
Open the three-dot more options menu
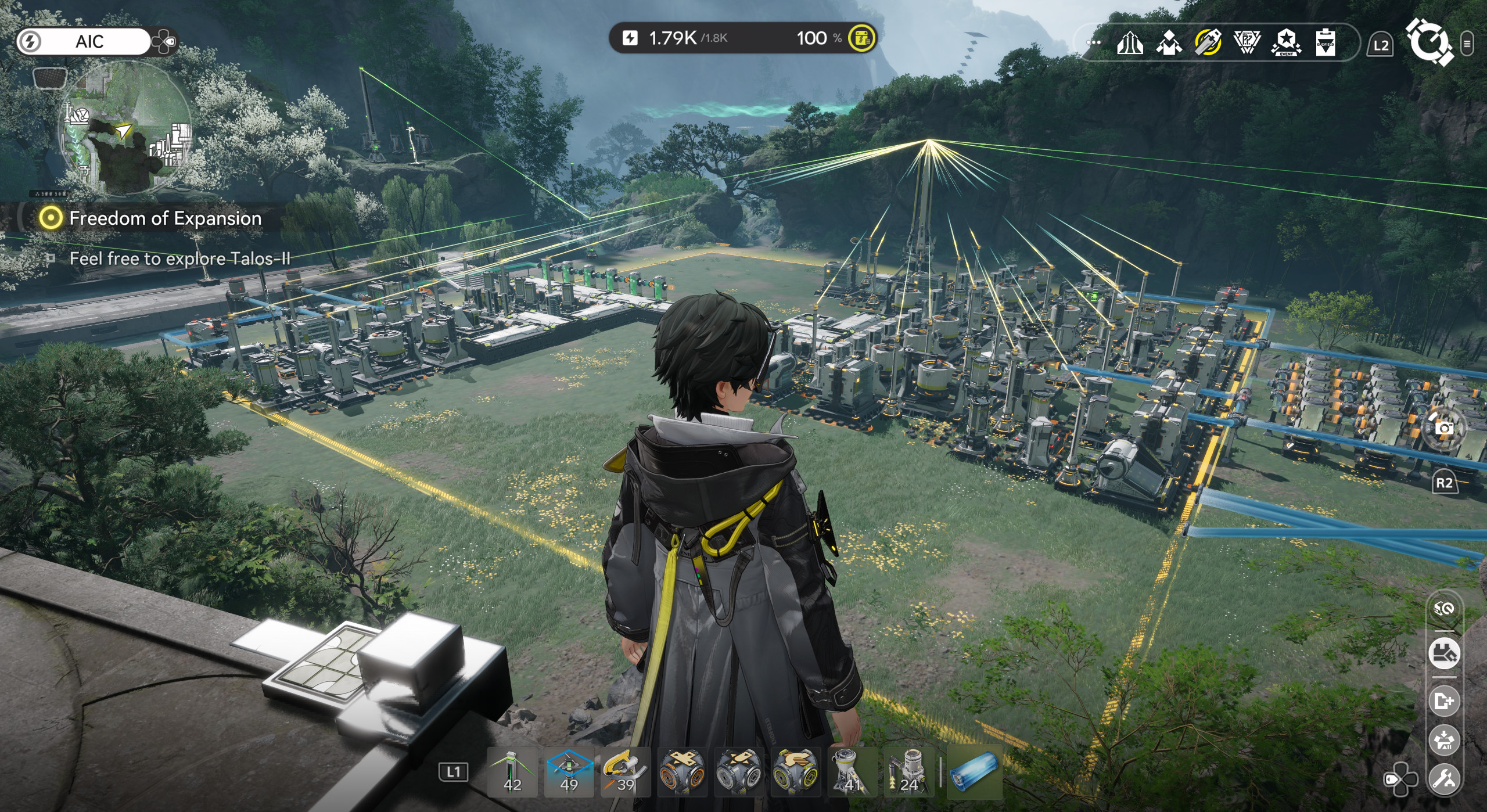[1093, 42]
